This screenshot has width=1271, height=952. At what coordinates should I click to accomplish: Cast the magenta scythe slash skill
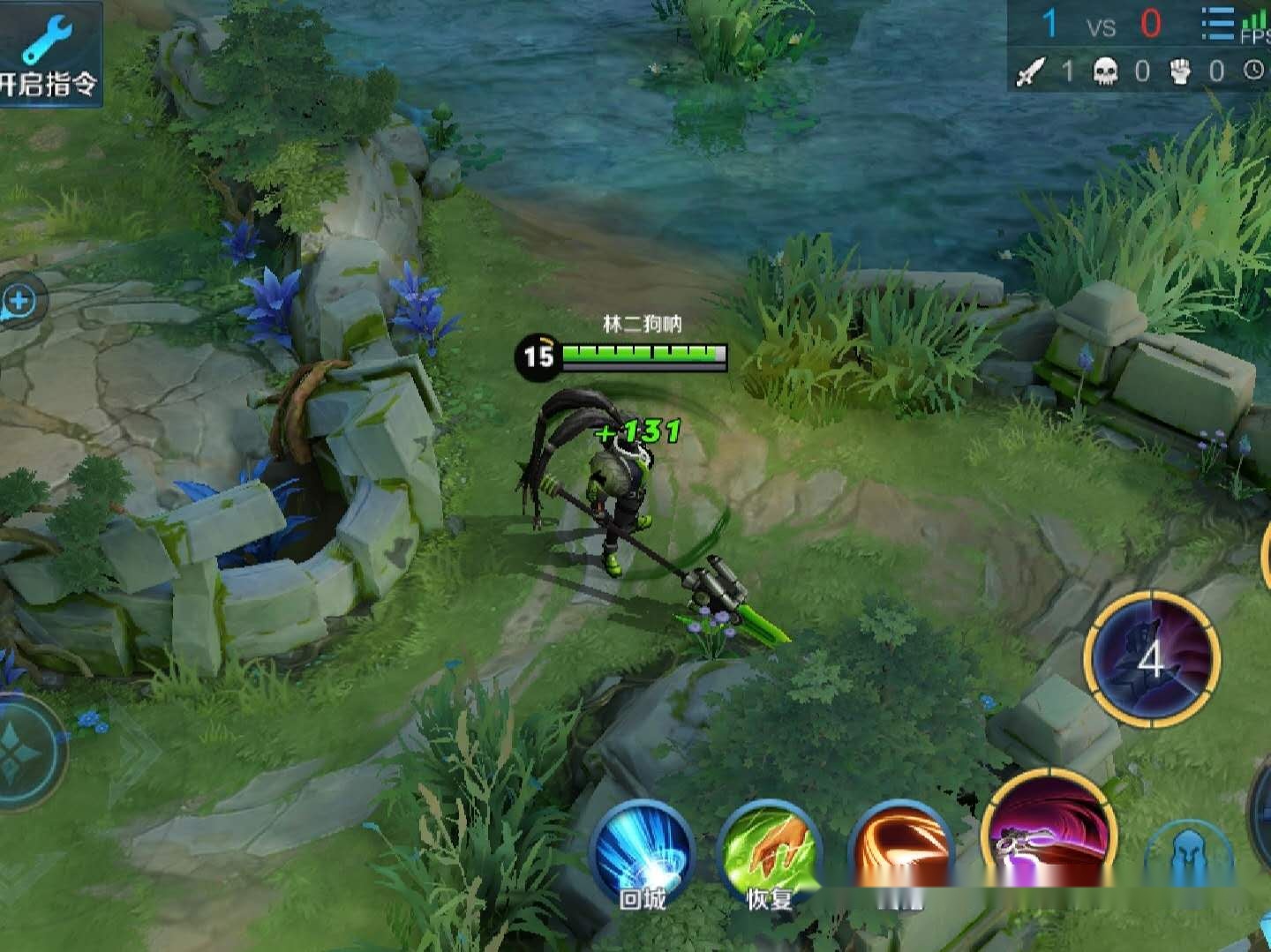(1049, 834)
